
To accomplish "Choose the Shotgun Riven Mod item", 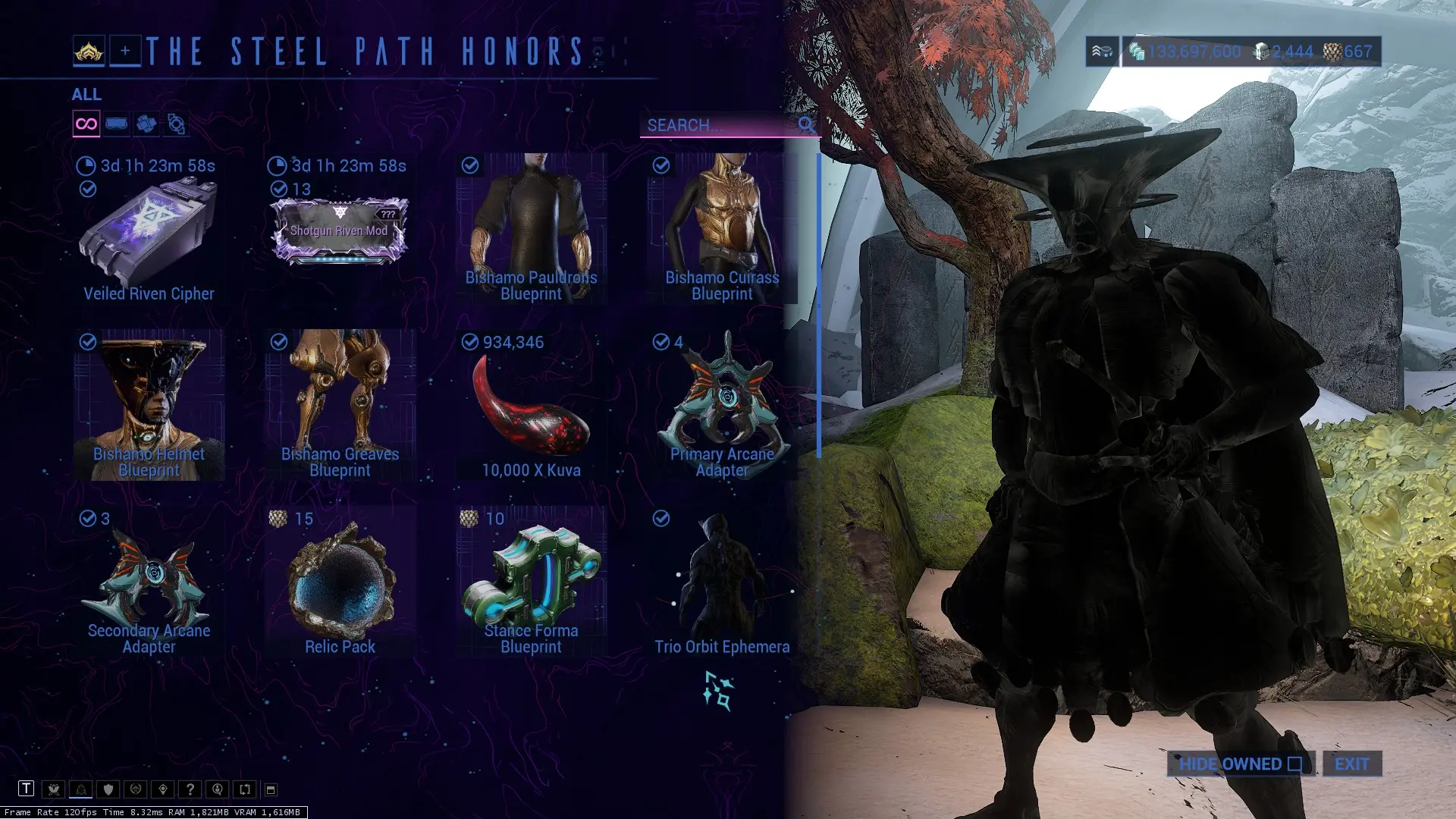I will coord(339,231).
